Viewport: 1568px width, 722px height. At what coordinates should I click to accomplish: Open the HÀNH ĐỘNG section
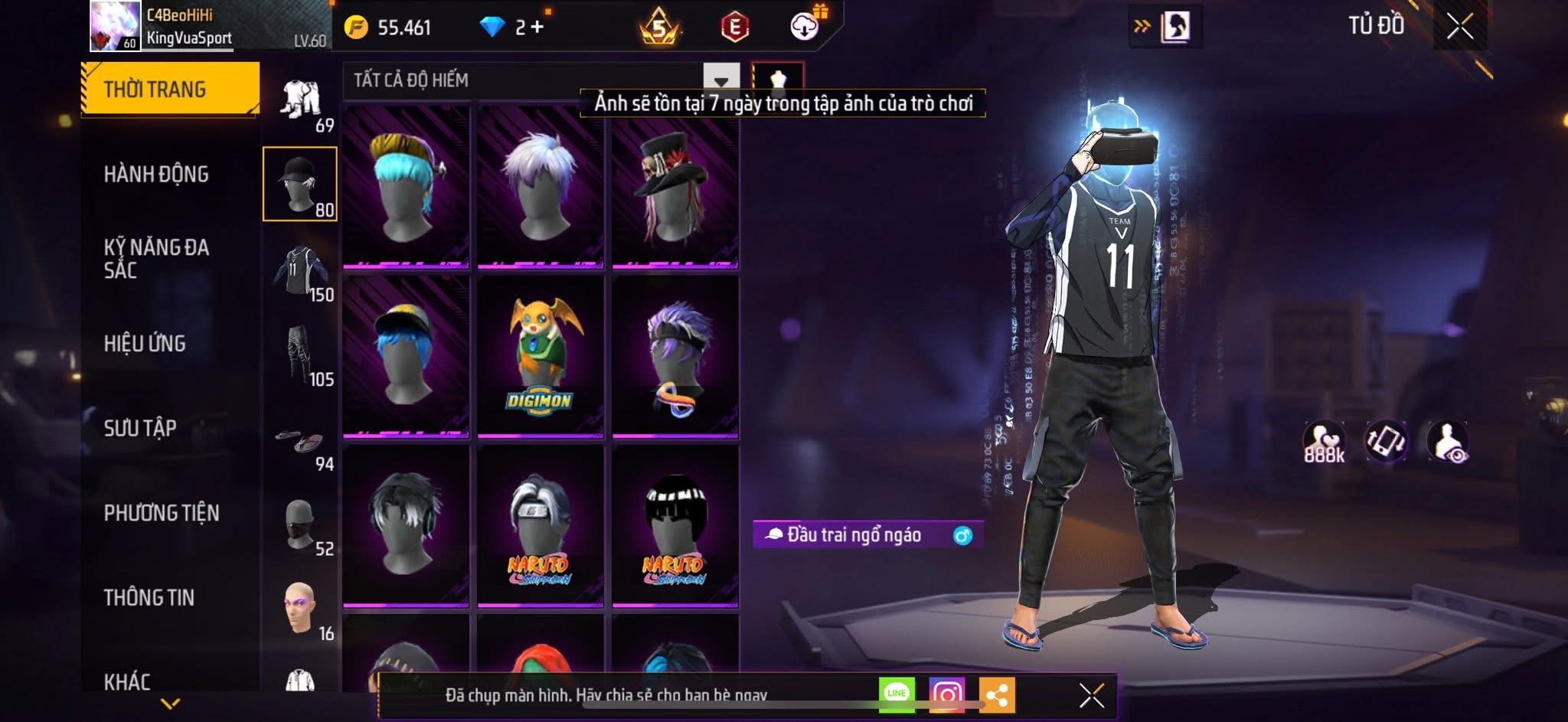click(x=156, y=175)
